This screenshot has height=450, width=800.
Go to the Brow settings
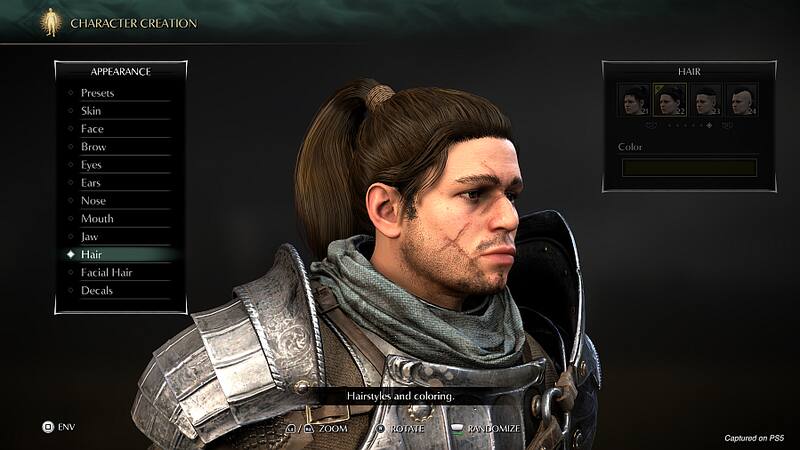(93, 147)
